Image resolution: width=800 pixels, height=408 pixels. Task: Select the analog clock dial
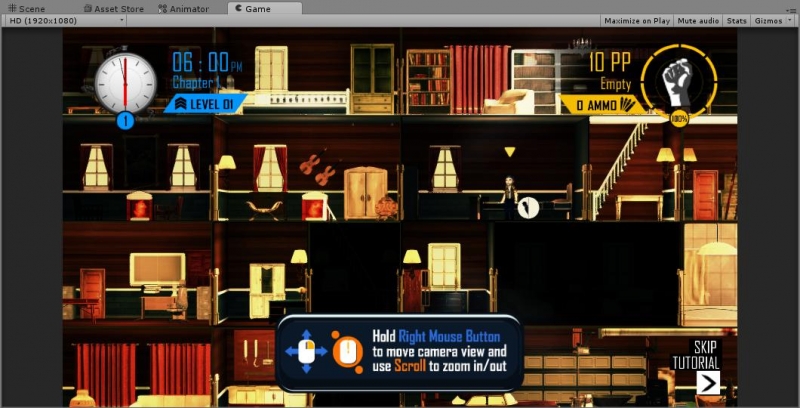125,82
